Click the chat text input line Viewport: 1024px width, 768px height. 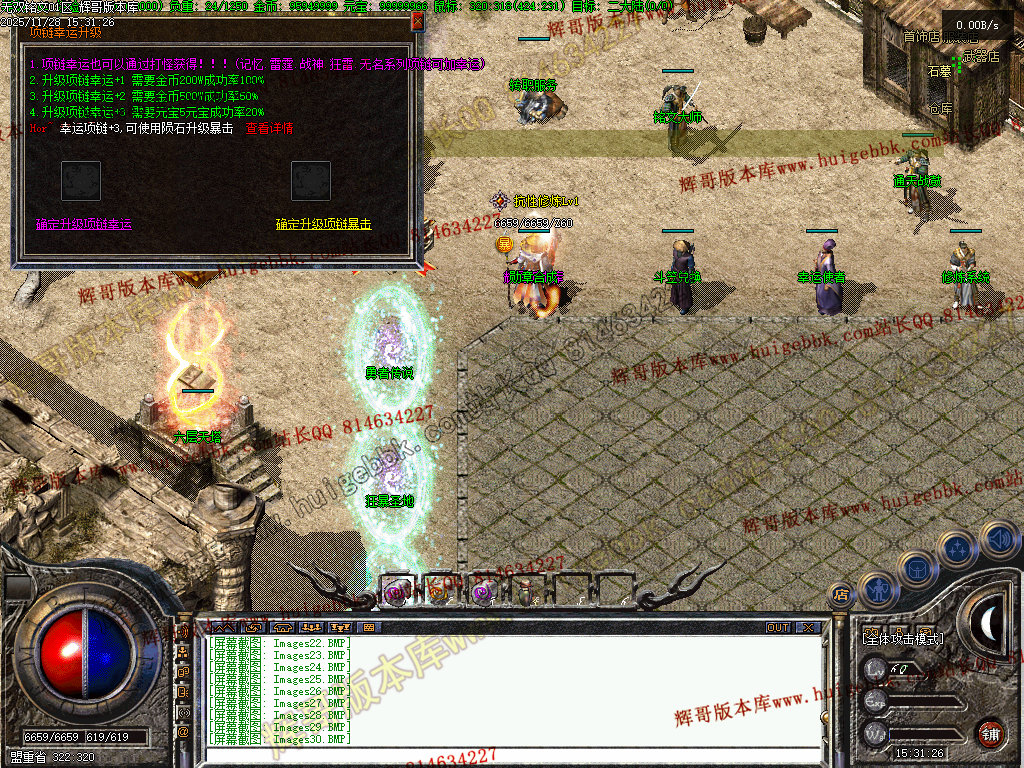(510, 755)
